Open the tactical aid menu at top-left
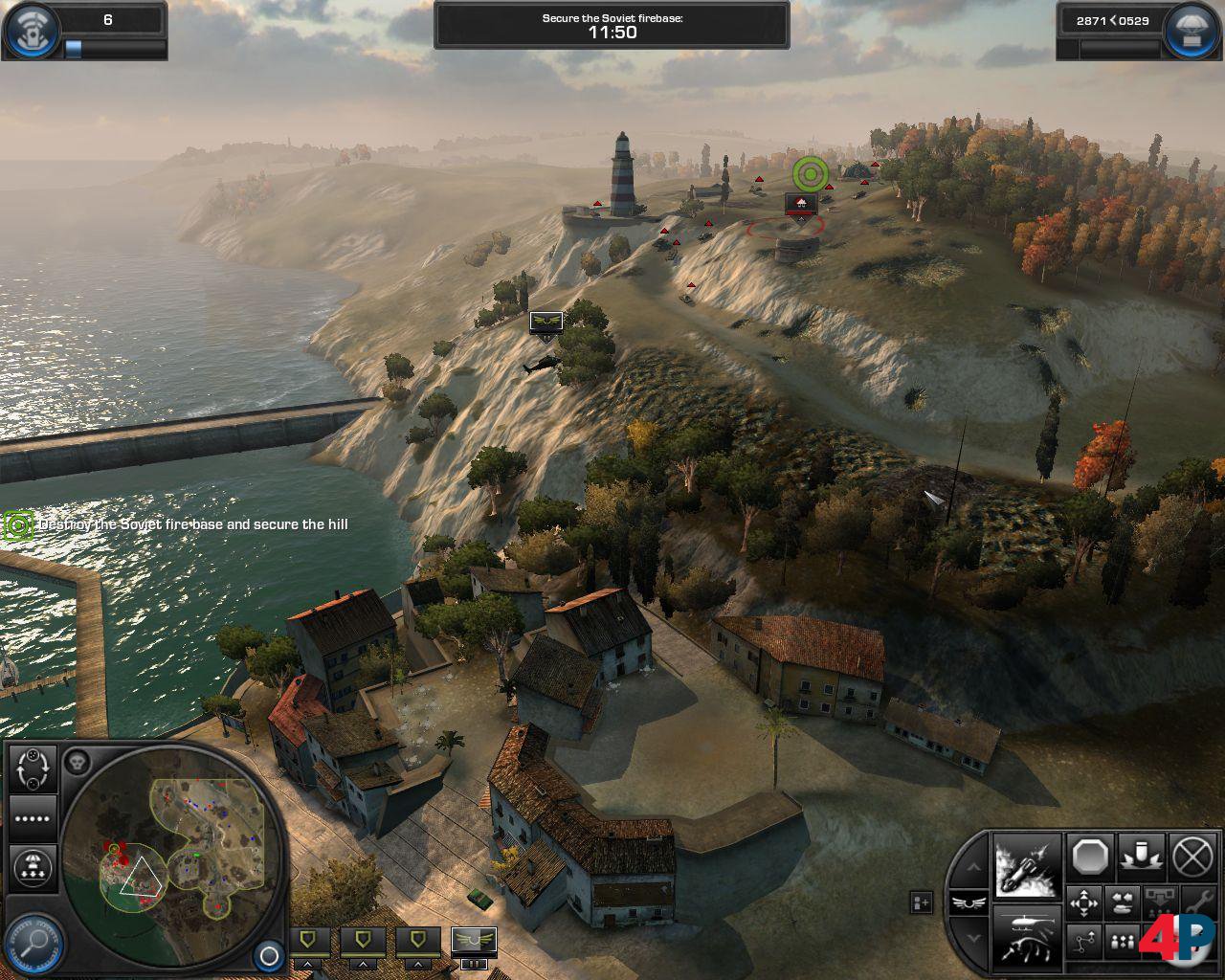Image resolution: width=1225 pixels, height=980 pixels. 29,31
